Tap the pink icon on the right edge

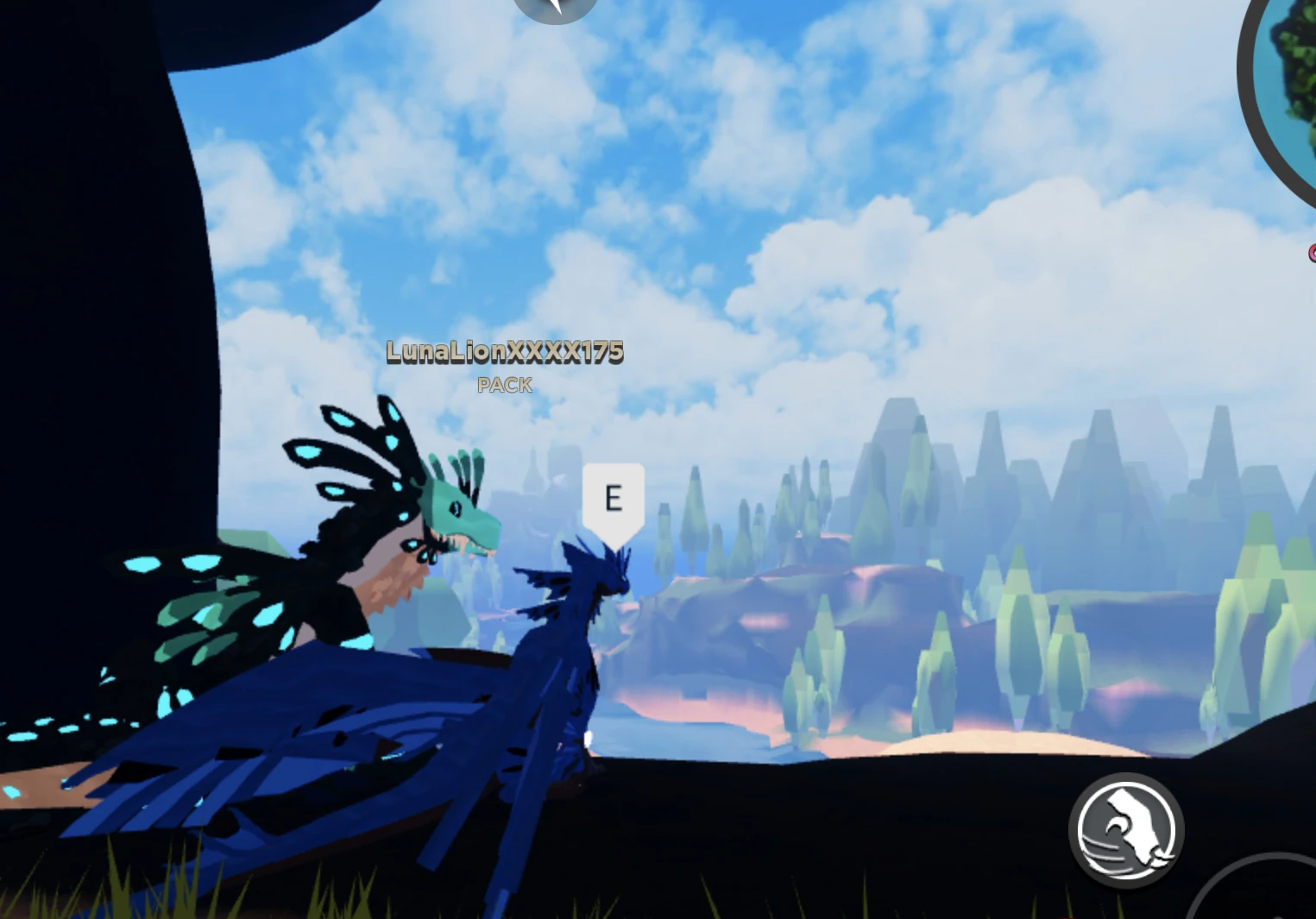(1311, 255)
